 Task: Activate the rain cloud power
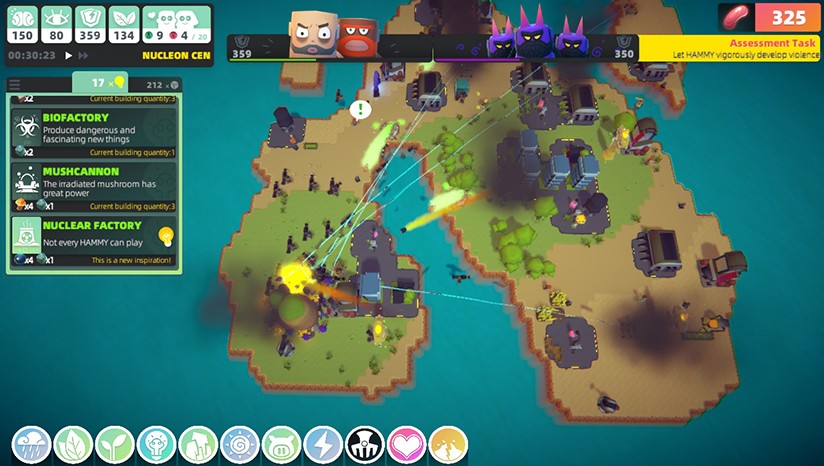[x=31, y=445]
